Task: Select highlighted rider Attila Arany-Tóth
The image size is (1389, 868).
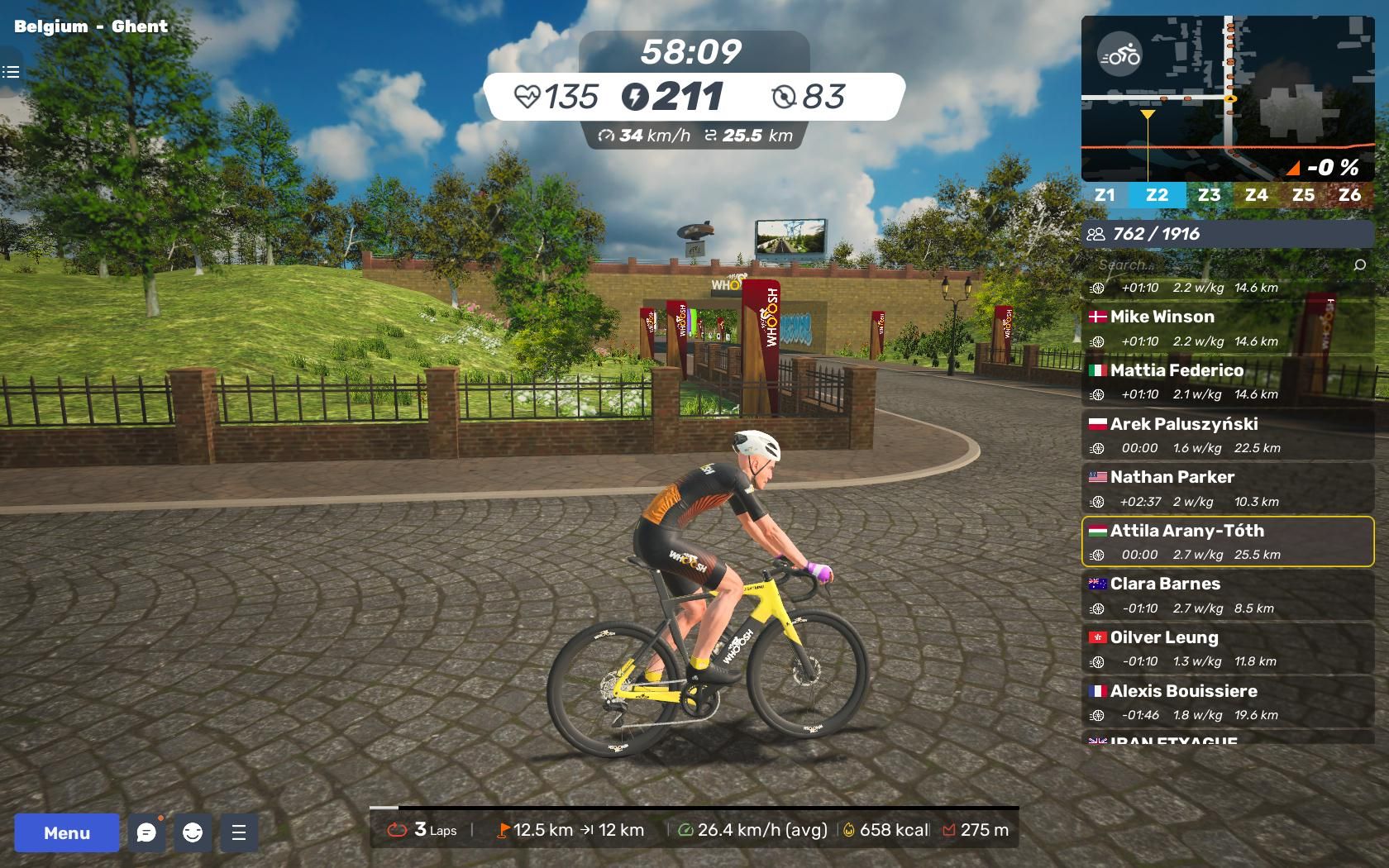Action: tap(1228, 541)
